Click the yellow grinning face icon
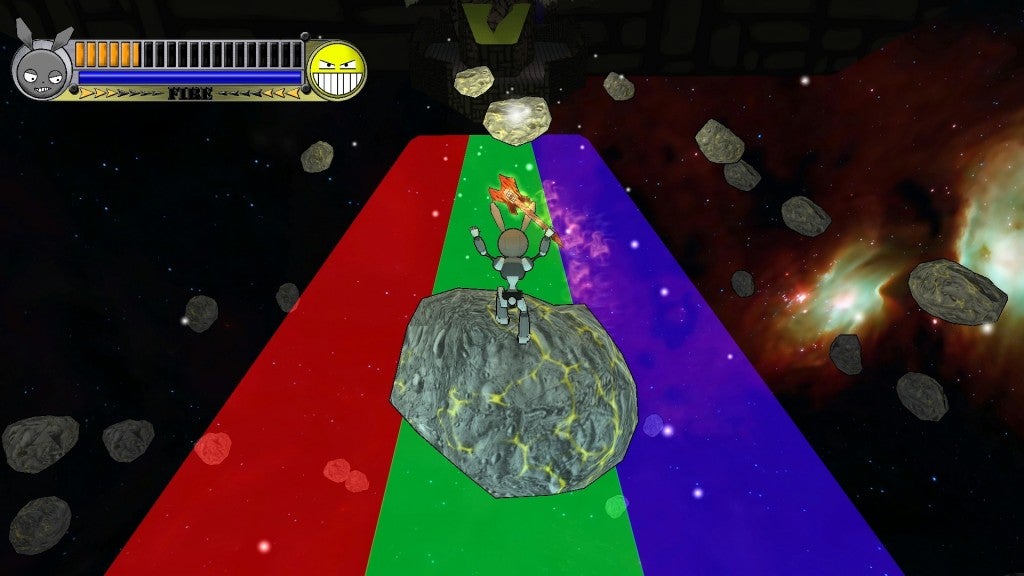 [x=336, y=70]
